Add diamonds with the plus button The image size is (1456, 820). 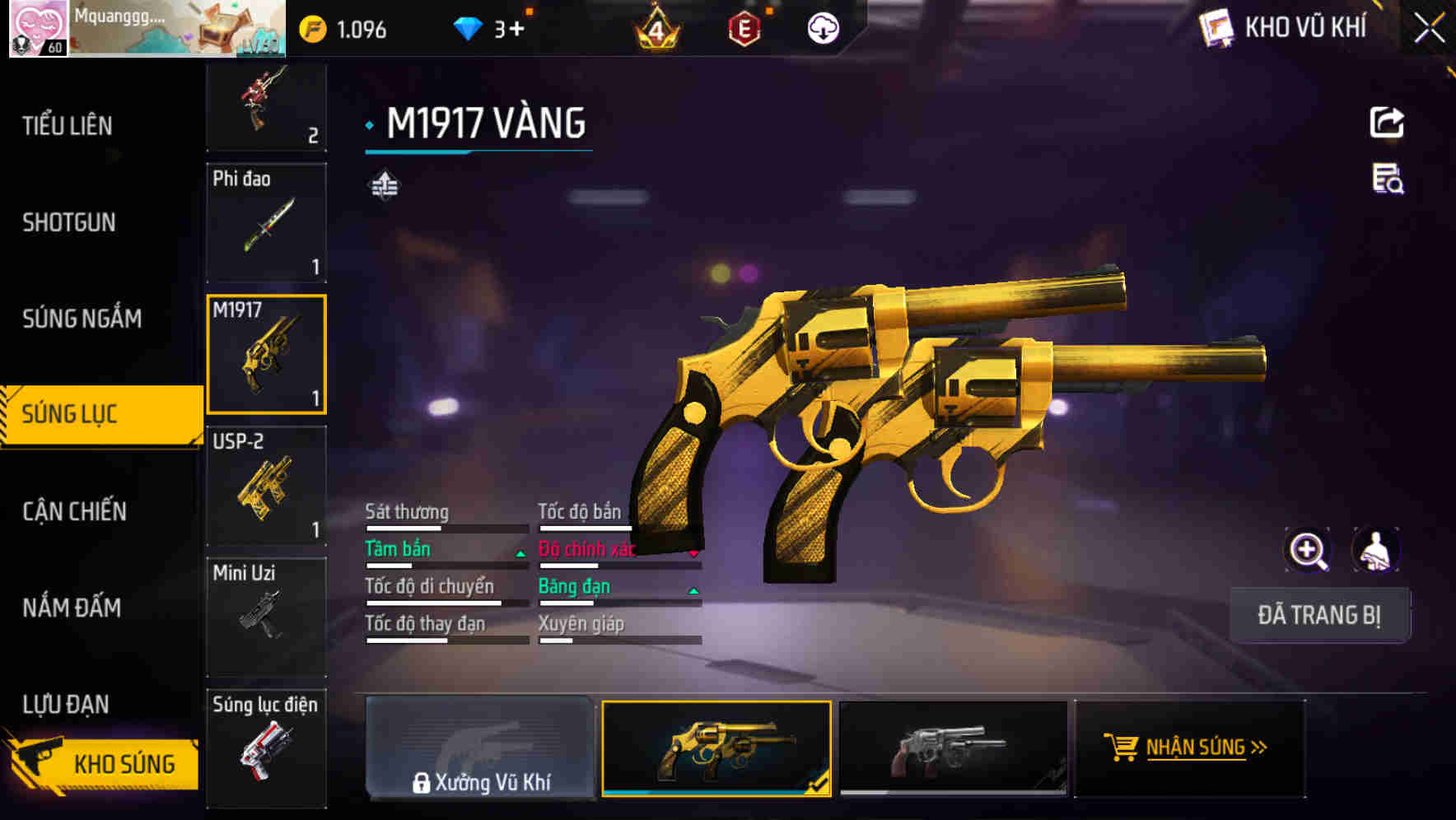[516, 30]
